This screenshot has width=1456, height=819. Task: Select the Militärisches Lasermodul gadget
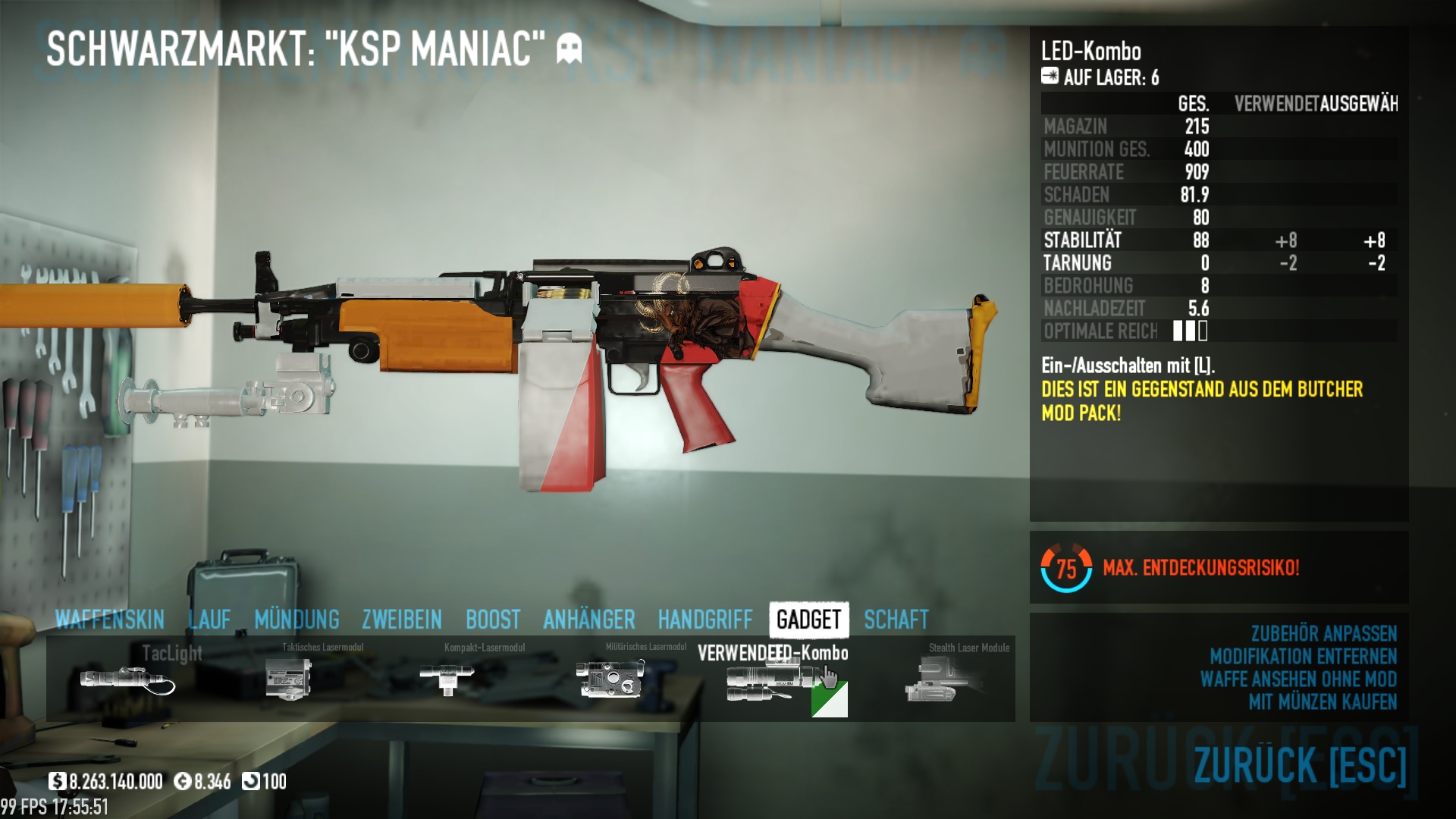pos(610,679)
